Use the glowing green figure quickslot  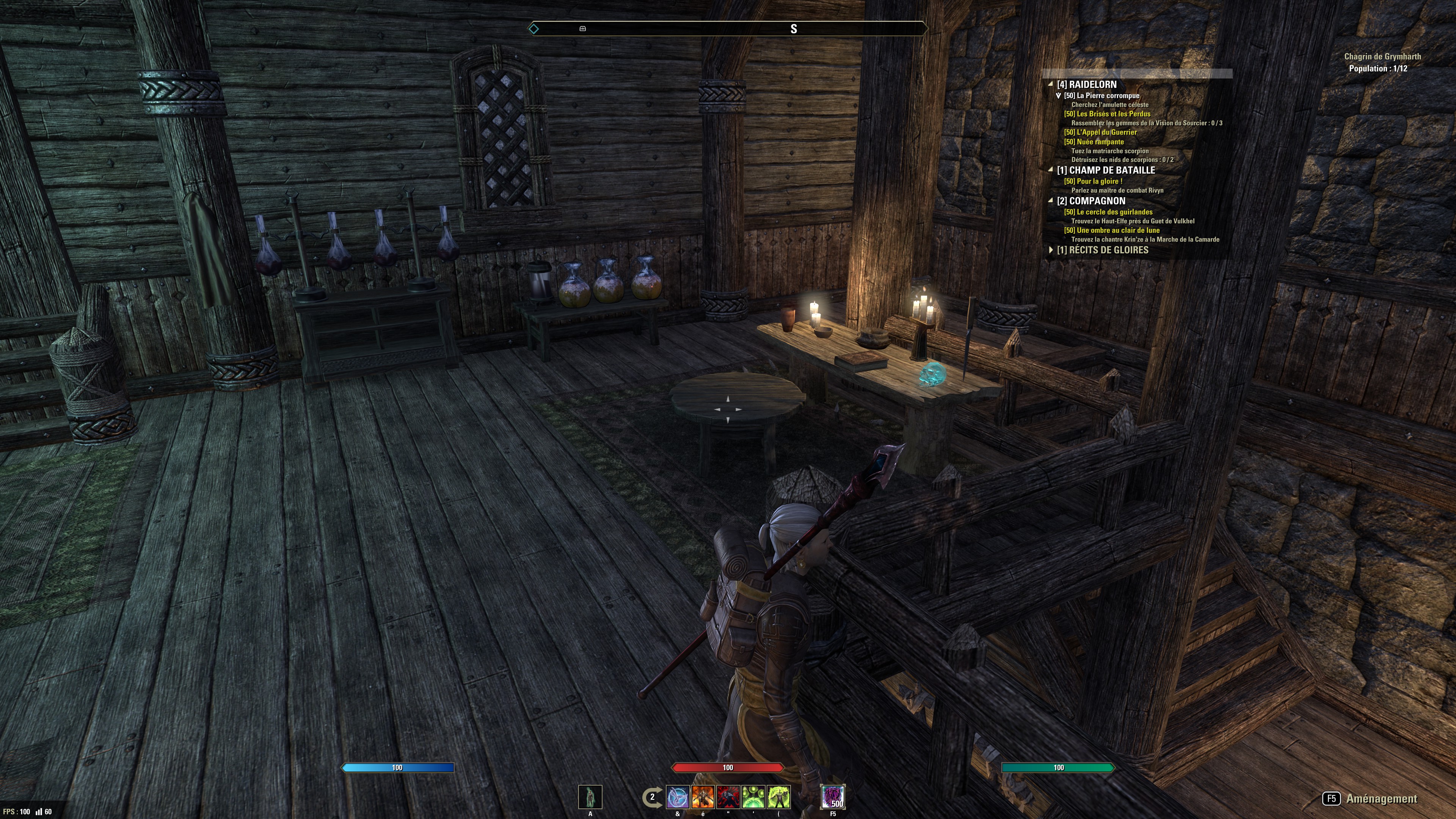pyautogui.click(x=590, y=797)
